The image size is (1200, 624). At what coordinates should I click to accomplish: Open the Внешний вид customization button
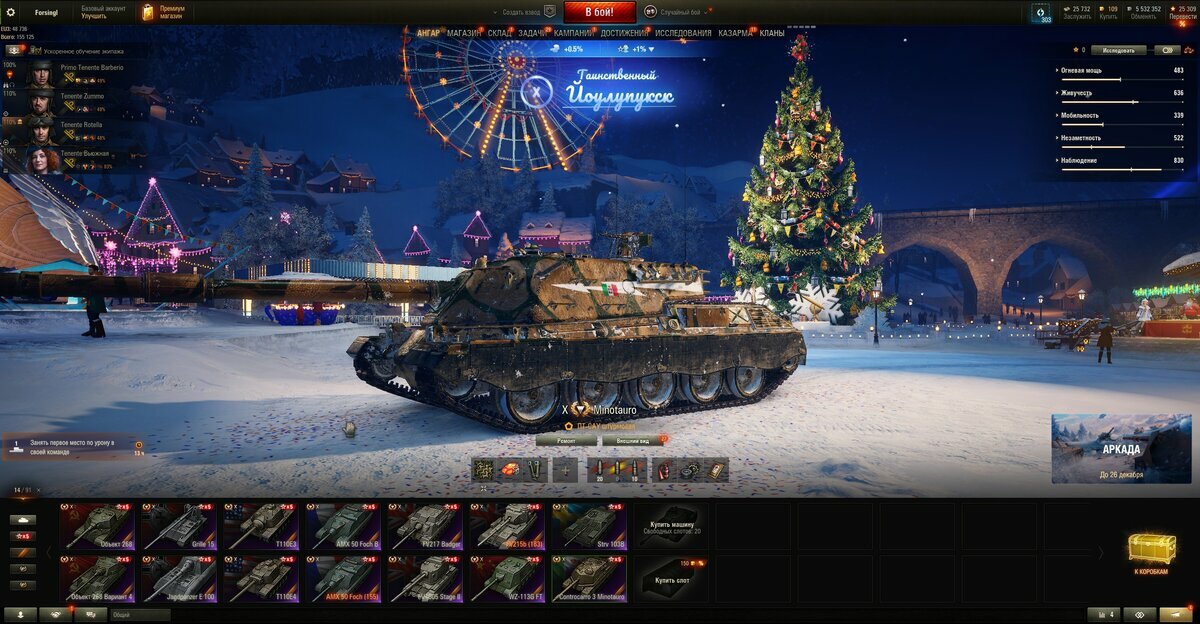[x=633, y=440]
